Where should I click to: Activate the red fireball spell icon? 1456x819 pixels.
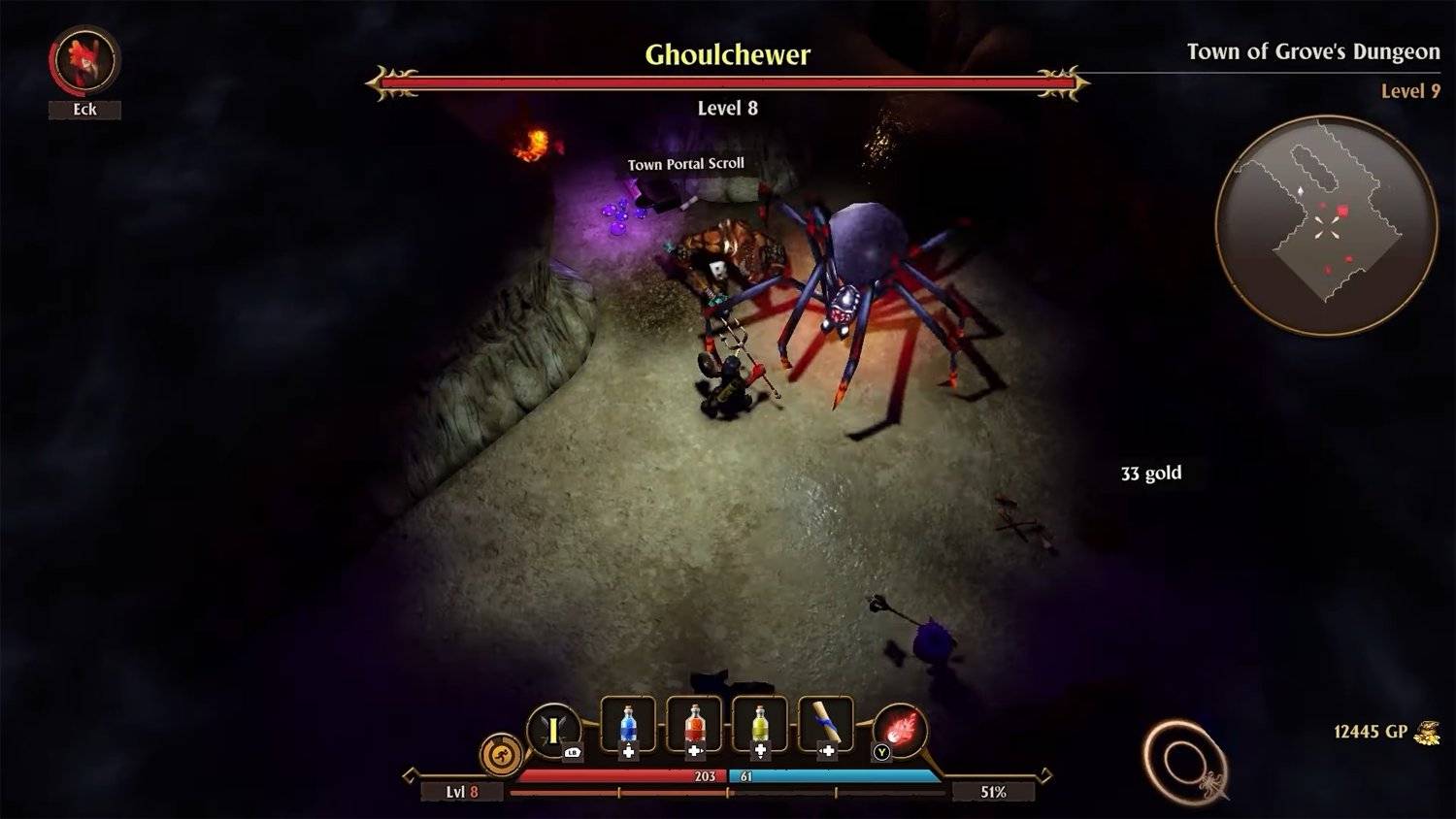(900, 730)
